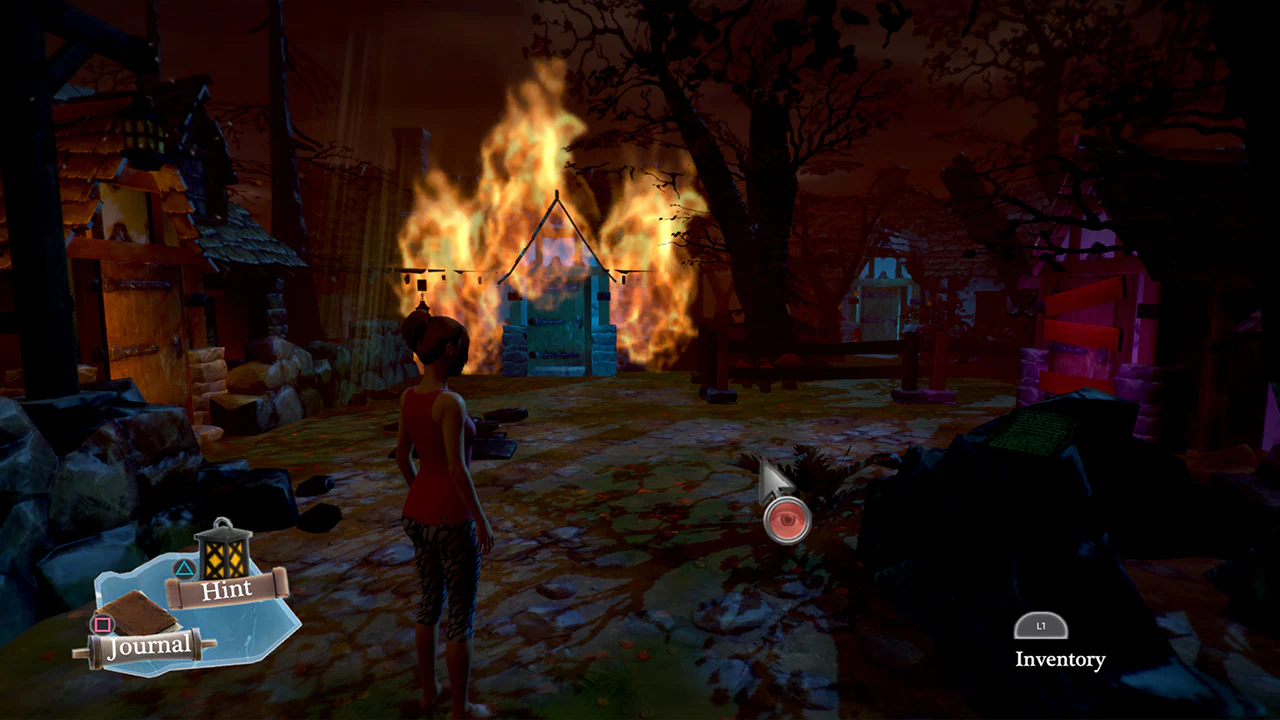Activate the Hint label banner

[x=228, y=589]
